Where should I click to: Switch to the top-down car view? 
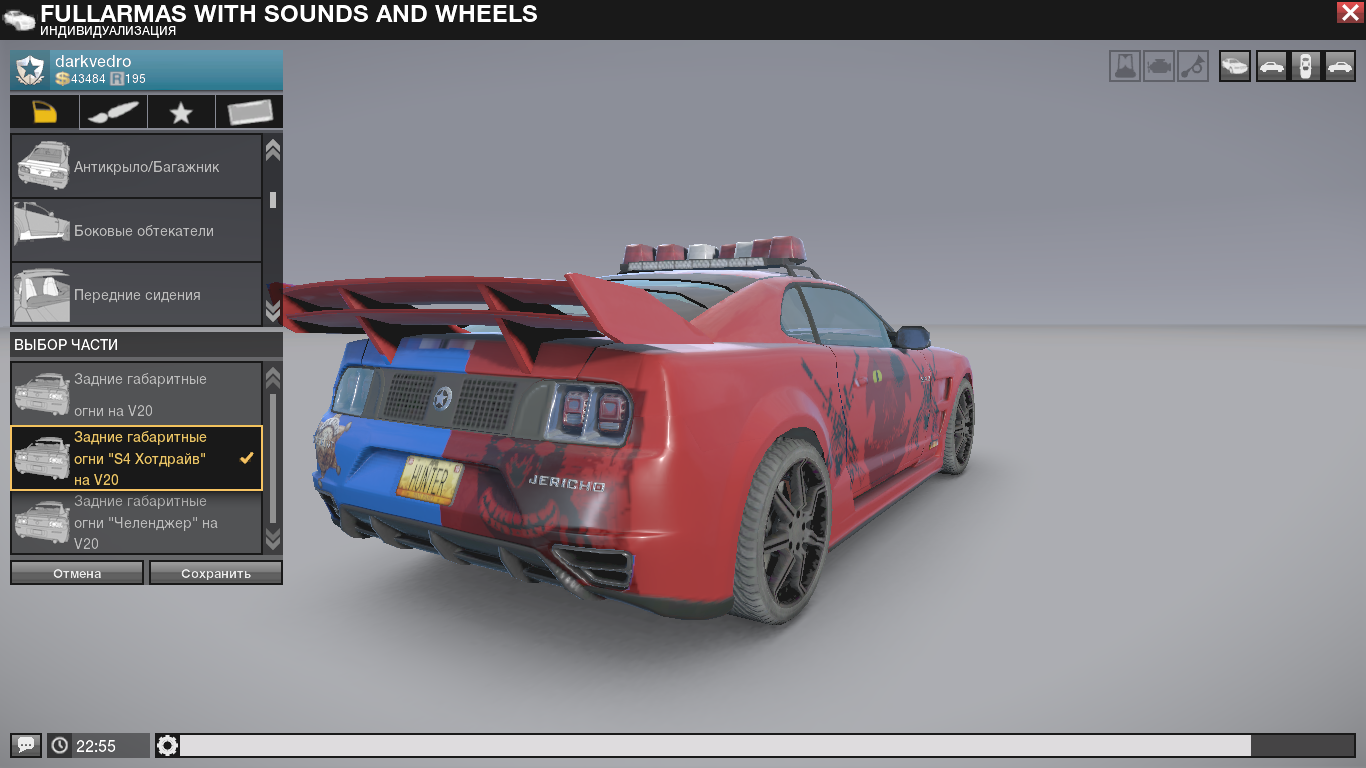pyautogui.click(x=1305, y=67)
